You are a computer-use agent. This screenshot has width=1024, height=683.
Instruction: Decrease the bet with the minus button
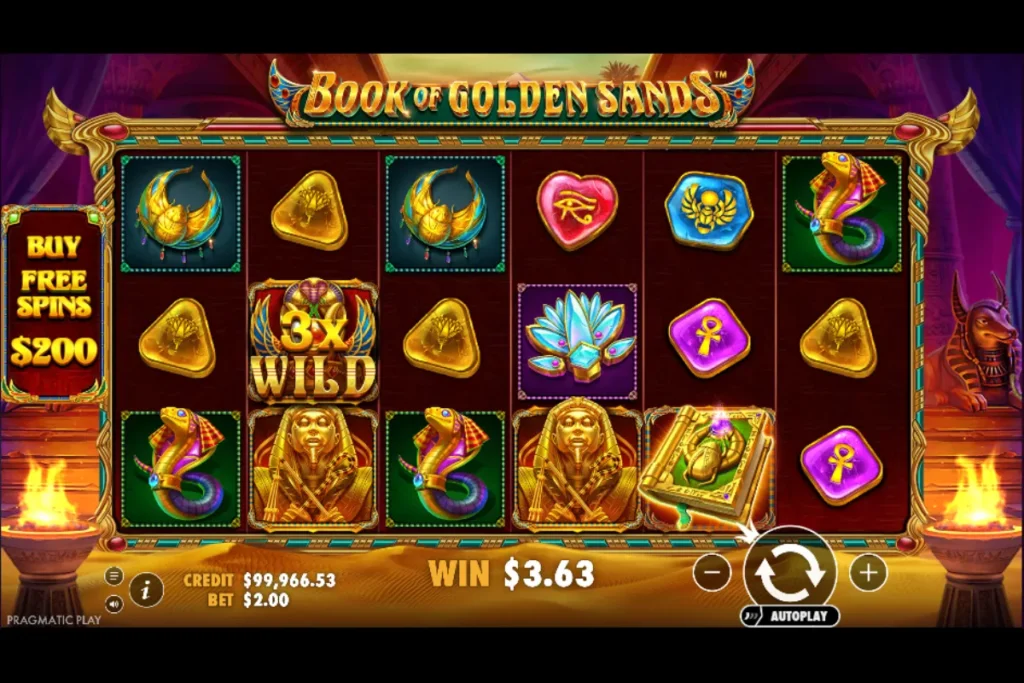[x=712, y=573]
